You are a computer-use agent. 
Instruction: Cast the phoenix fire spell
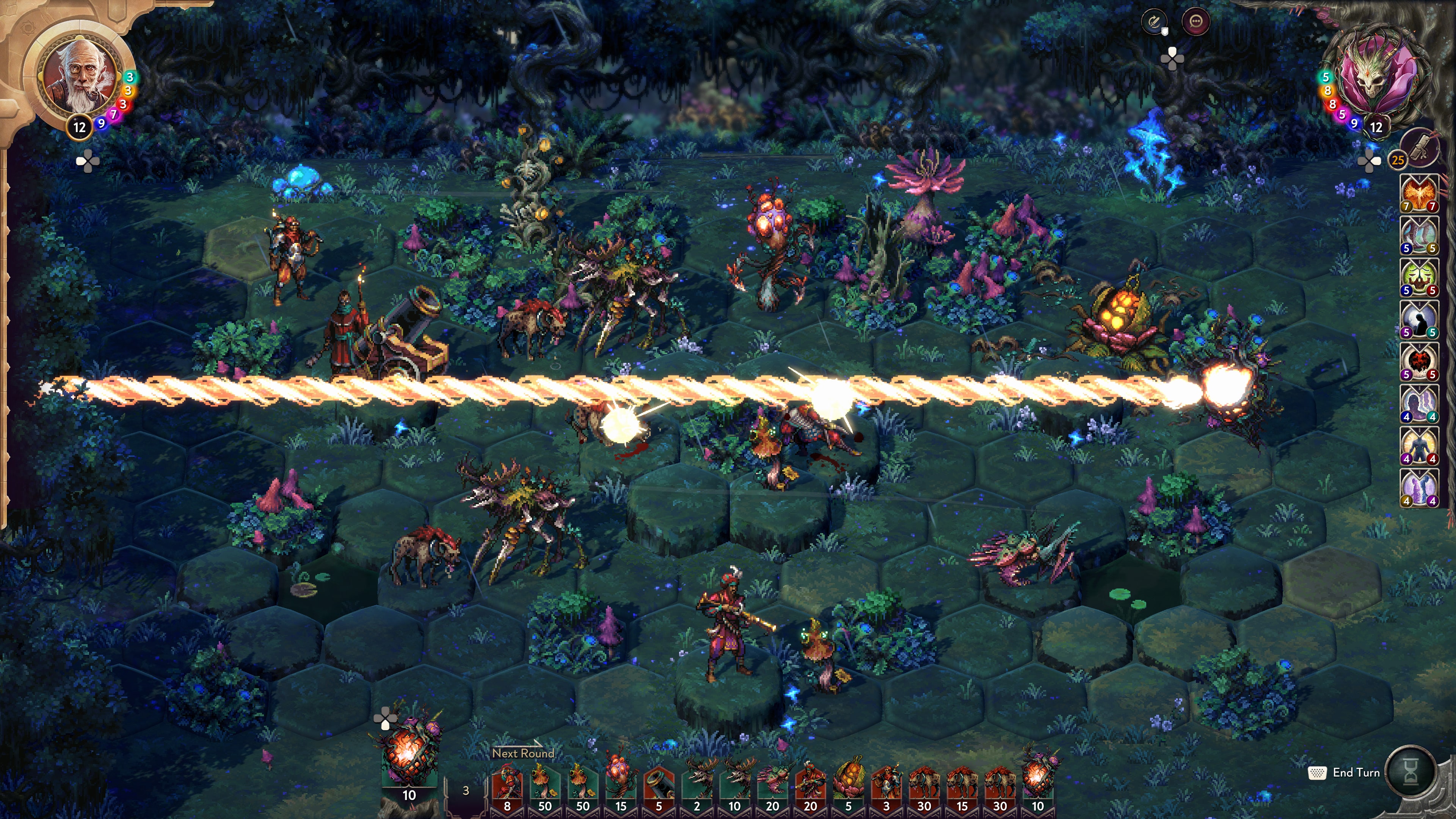[1420, 193]
